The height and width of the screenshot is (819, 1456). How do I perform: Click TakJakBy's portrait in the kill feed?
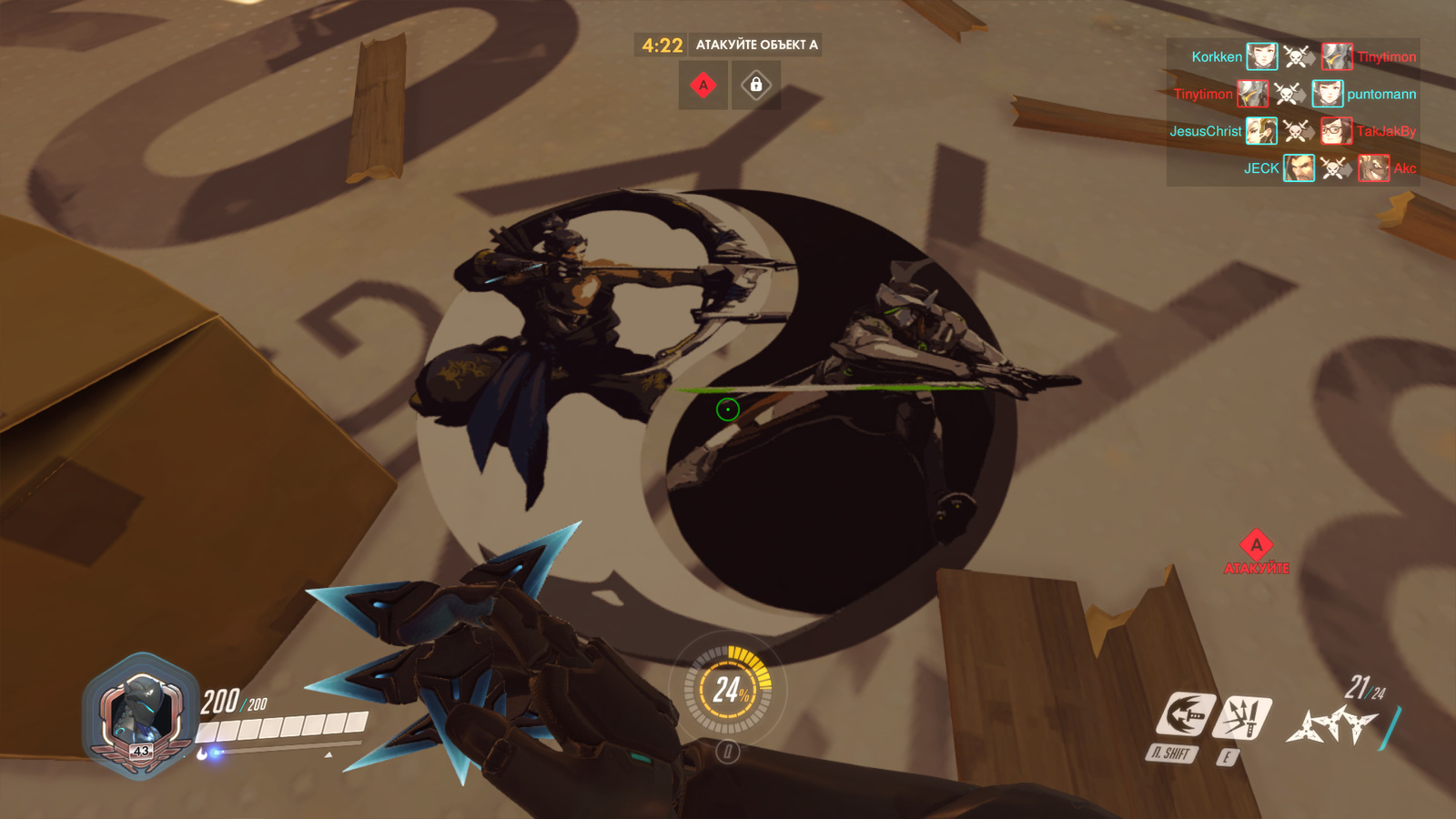(1336, 131)
